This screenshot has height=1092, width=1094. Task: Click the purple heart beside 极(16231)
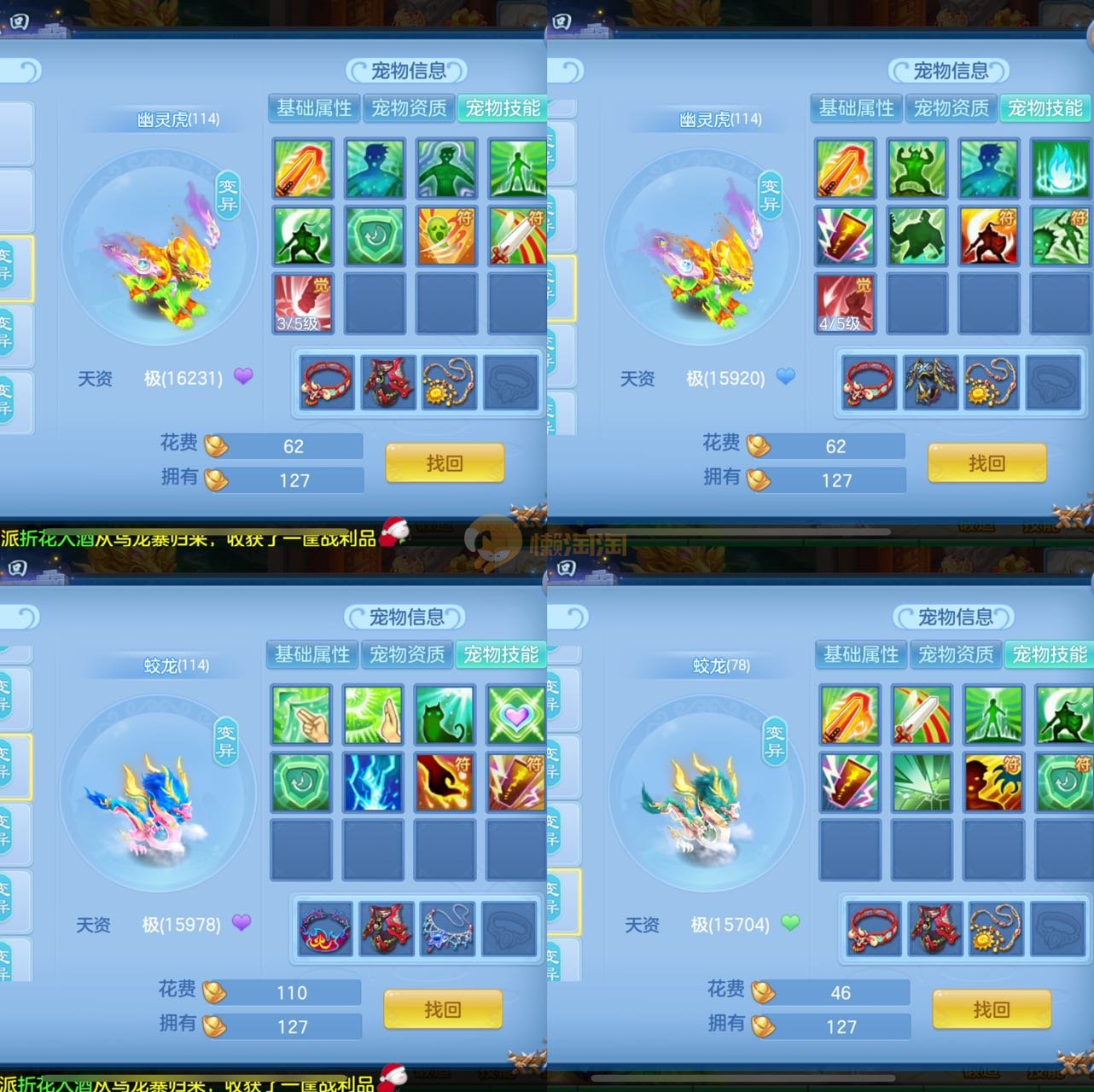point(243,376)
